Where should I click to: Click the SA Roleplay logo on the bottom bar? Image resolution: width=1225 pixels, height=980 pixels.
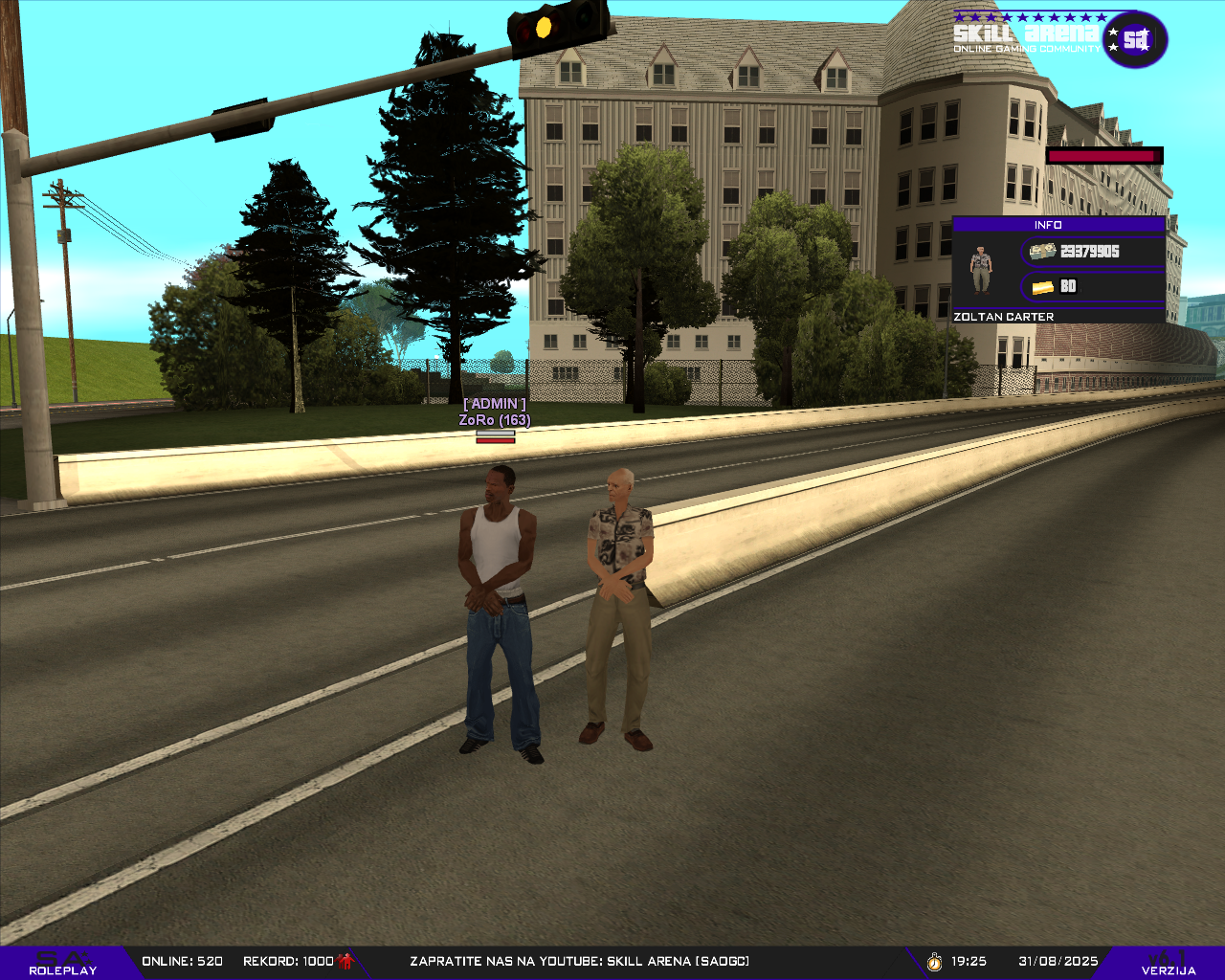[63, 963]
